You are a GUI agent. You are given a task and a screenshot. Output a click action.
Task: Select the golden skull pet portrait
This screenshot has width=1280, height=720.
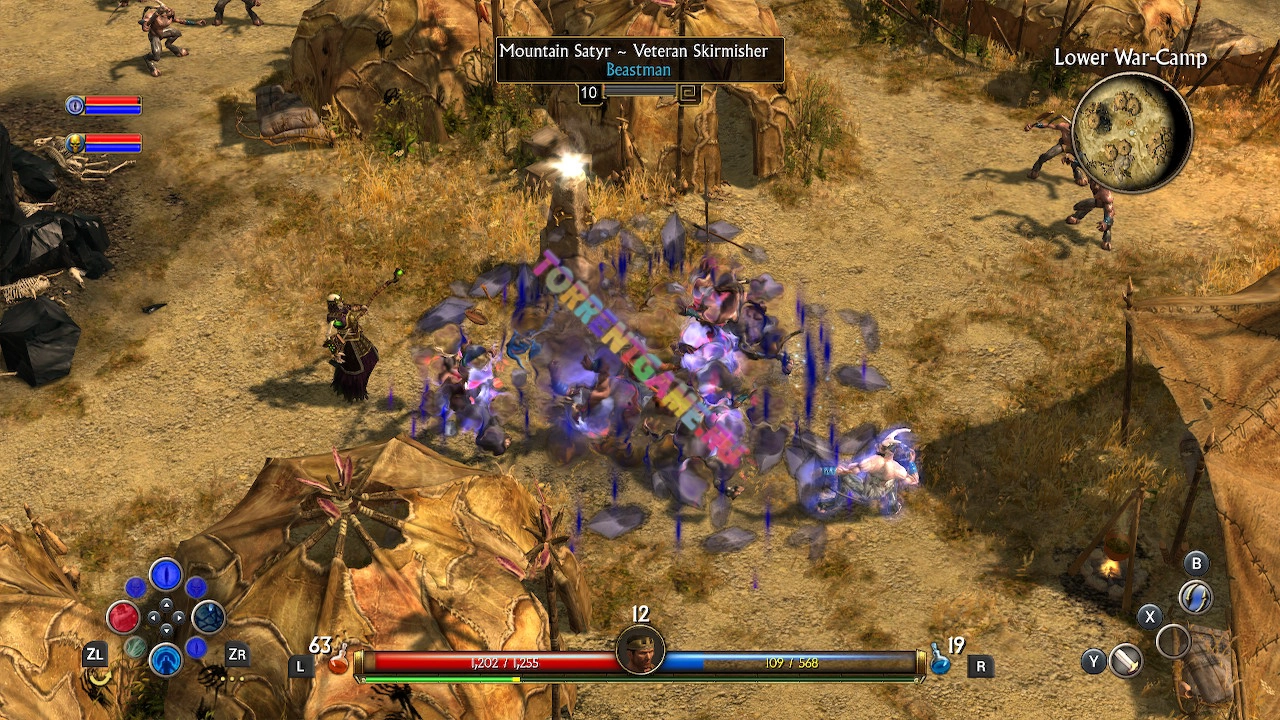click(75, 143)
